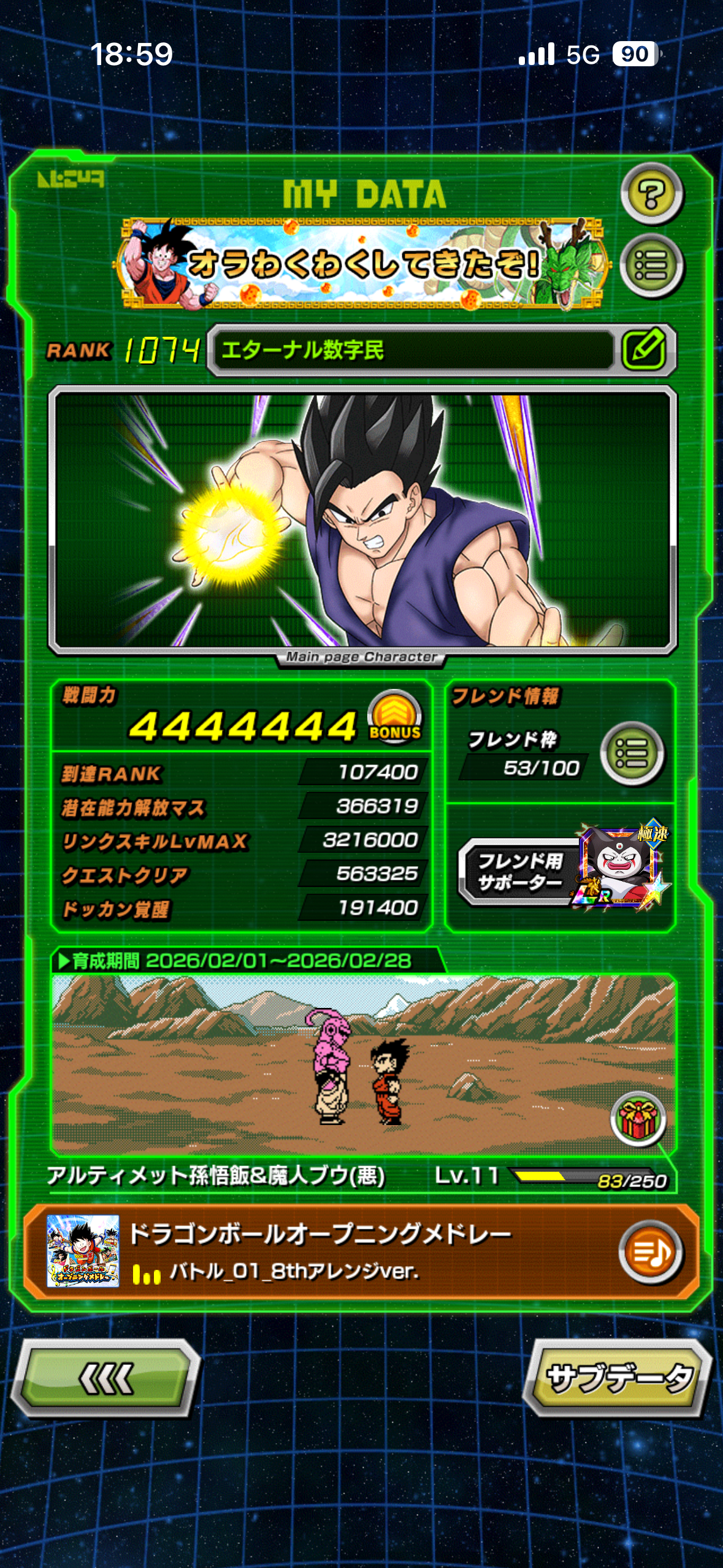Tap the Dragon Ball Opening Medley album art
723x1568 pixels.
click(83, 1251)
